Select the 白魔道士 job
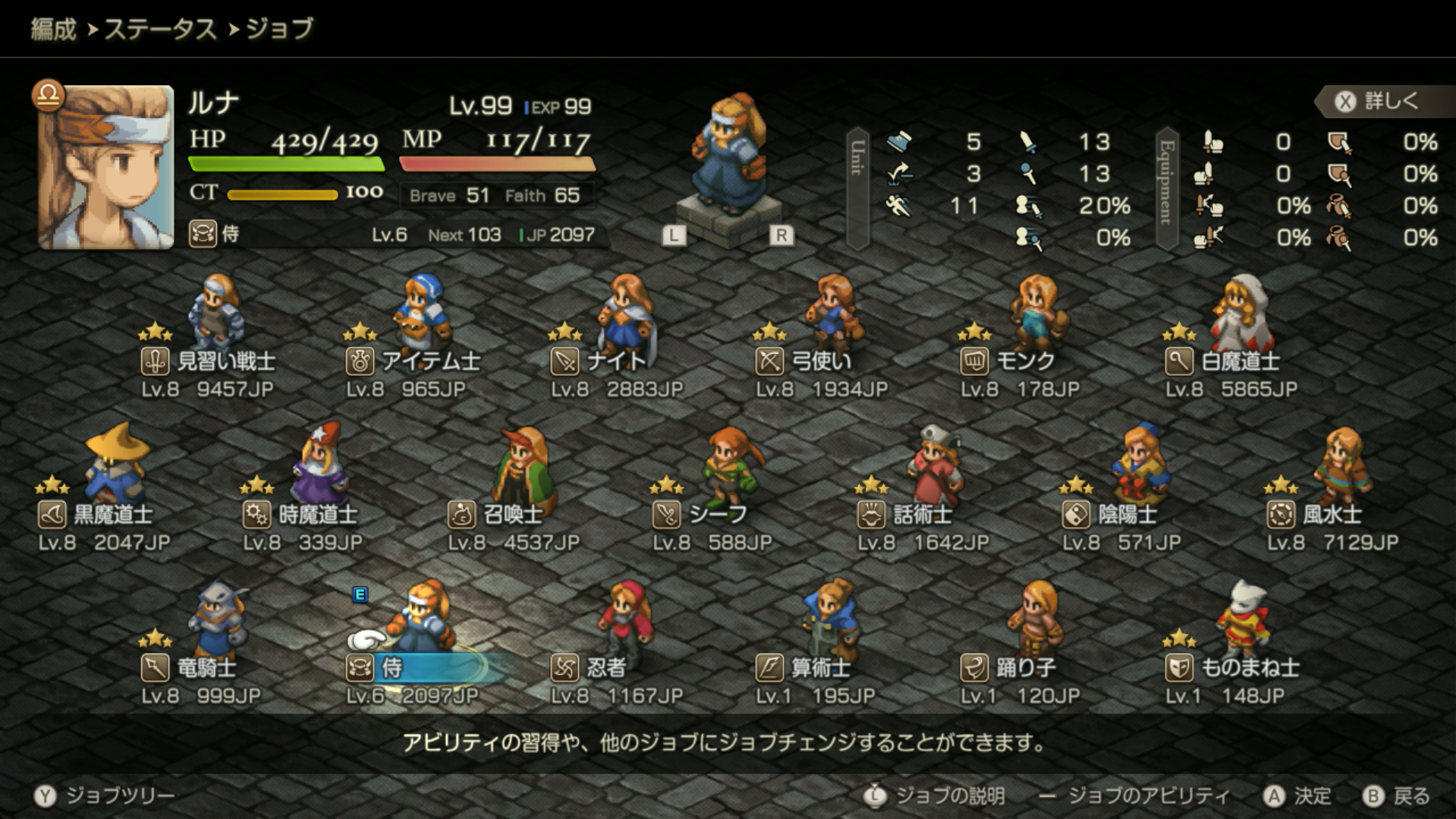The width and height of the screenshot is (1456, 819). click(1231, 361)
